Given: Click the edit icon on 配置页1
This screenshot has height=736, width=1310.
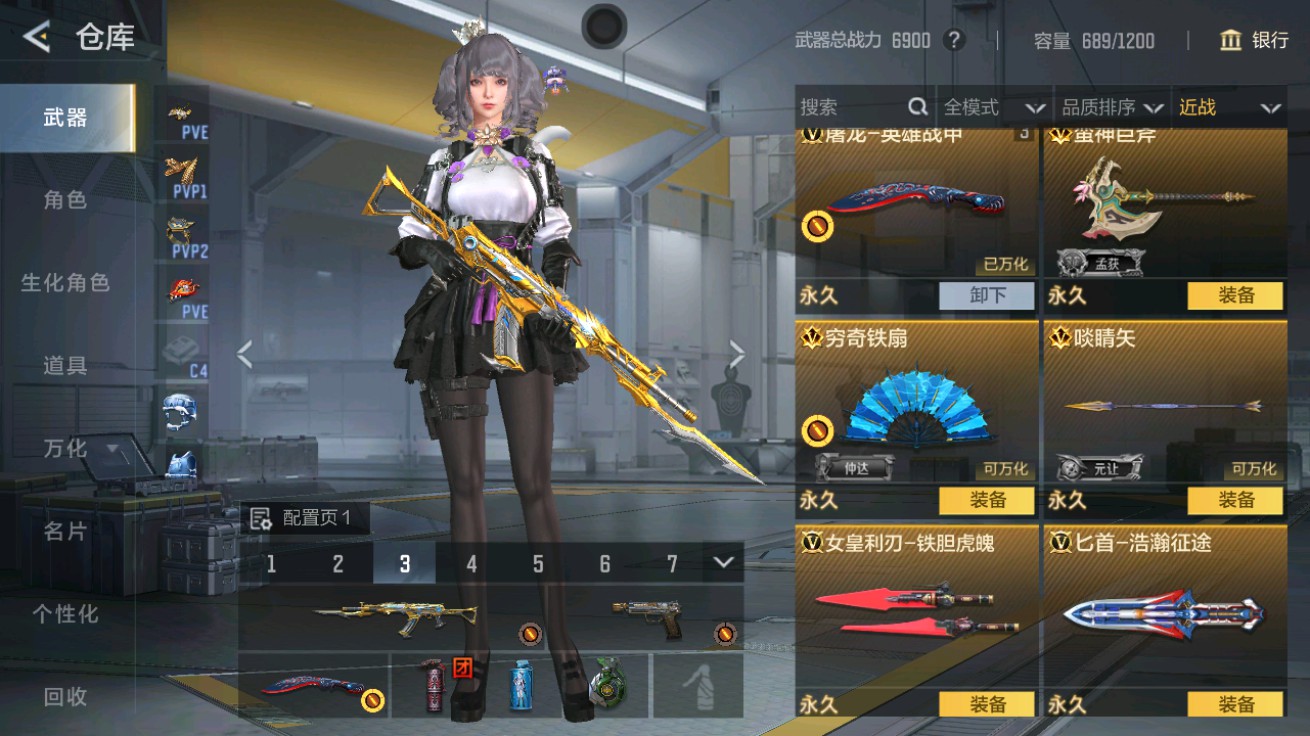Looking at the screenshot, I should coord(263,517).
